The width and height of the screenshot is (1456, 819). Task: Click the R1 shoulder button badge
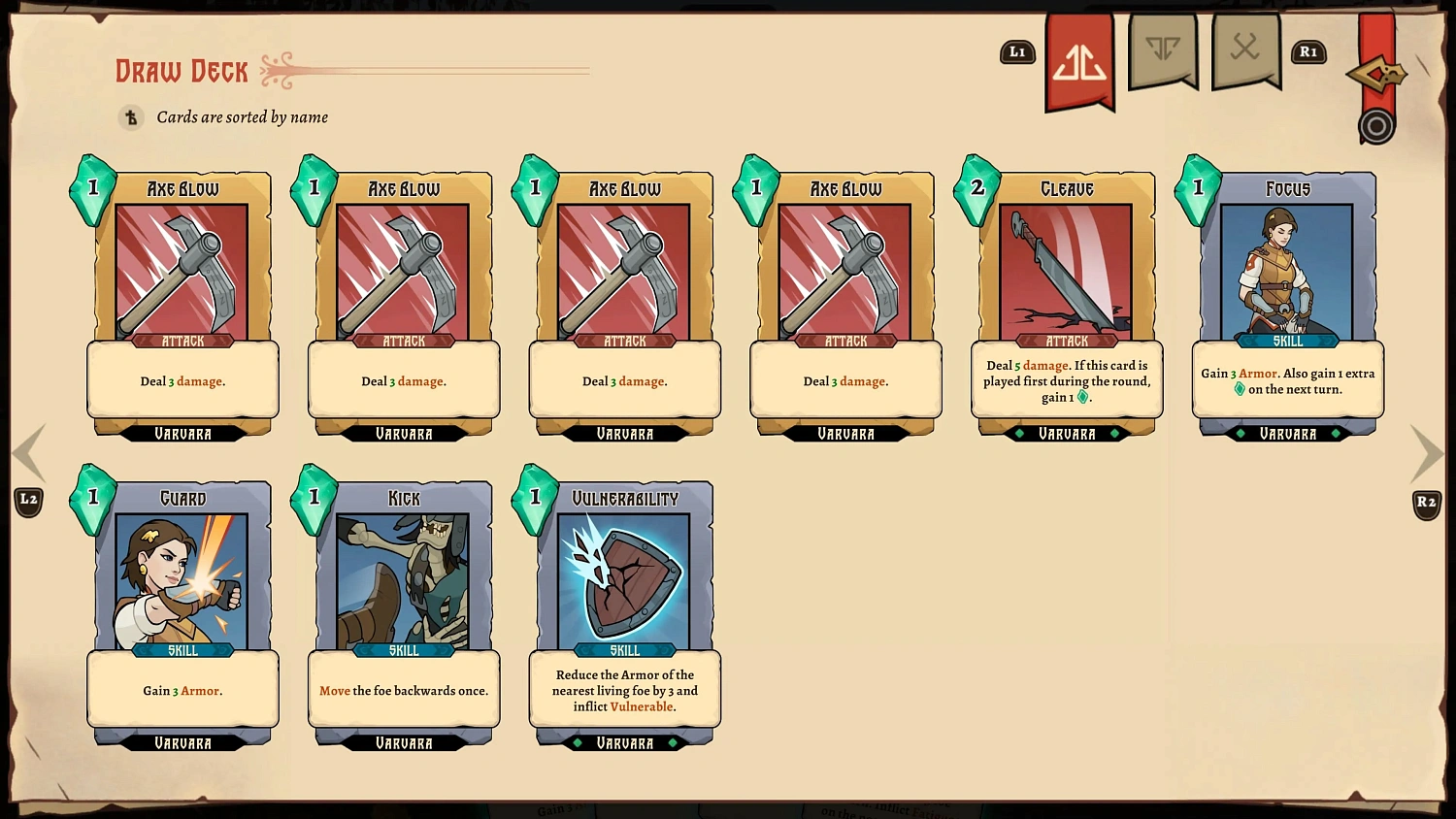tap(1308, 53)
